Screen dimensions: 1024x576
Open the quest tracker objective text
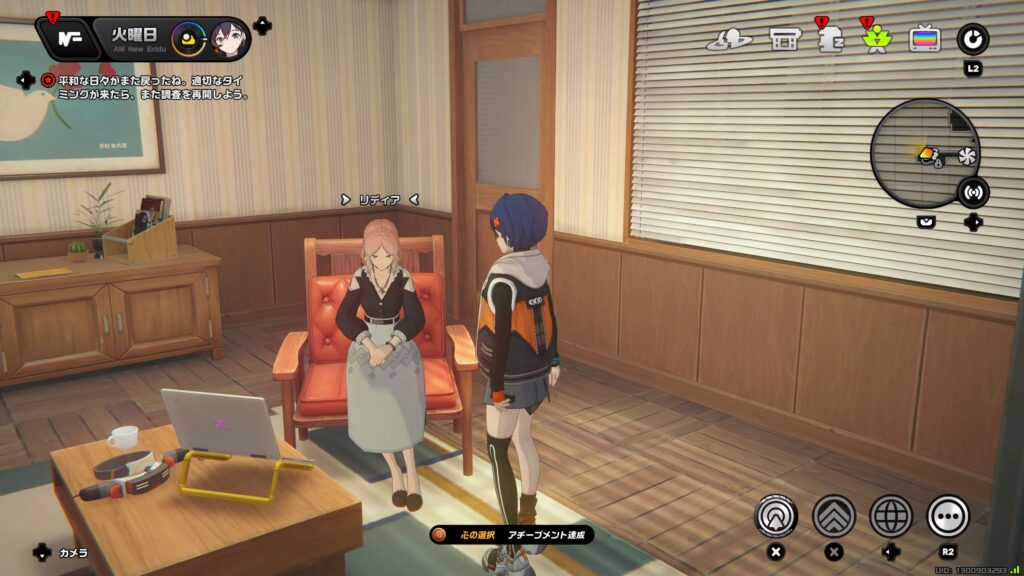coord(150,87)
